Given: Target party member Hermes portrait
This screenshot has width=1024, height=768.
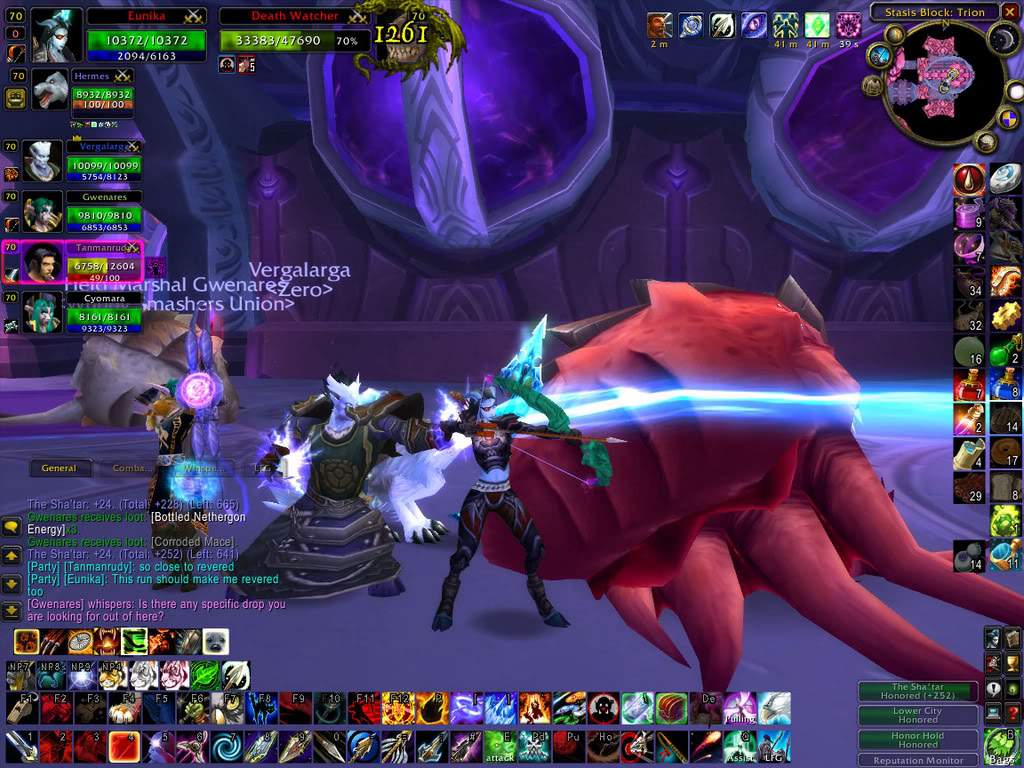Looking at the screenshot, I should [50, 92].
